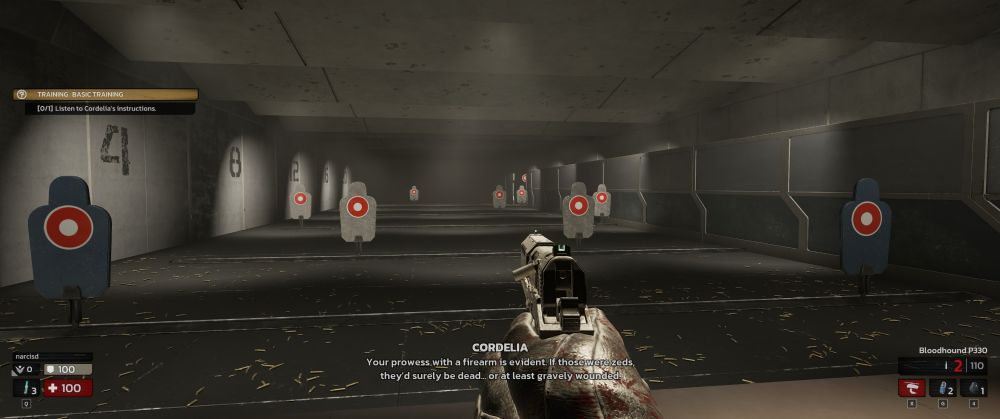The height and width of the screenshot is (419, 1000).
Task: Use the healing syringe slot
Action: tap(26, 388)
